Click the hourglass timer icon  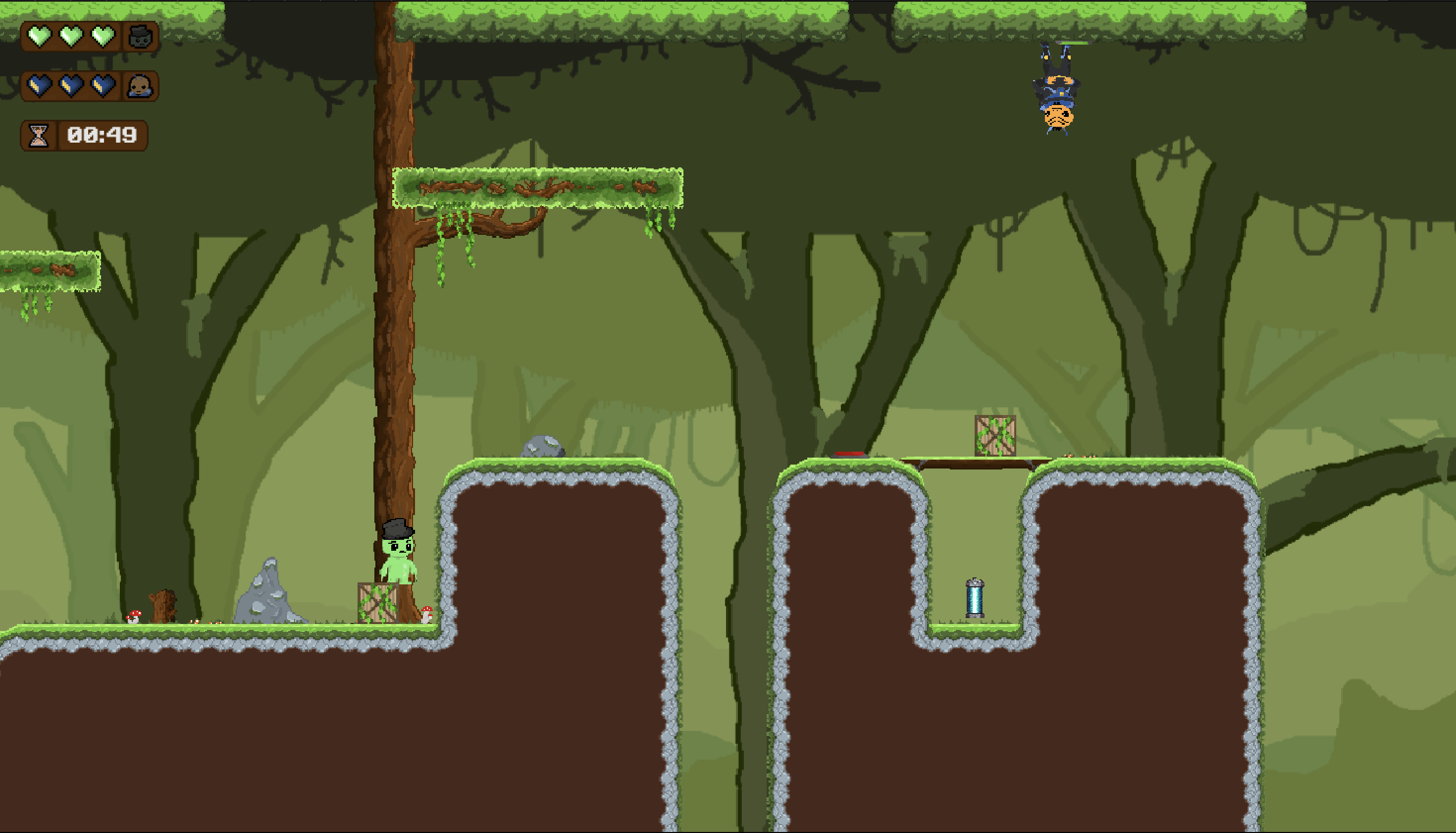click(38, 135)
